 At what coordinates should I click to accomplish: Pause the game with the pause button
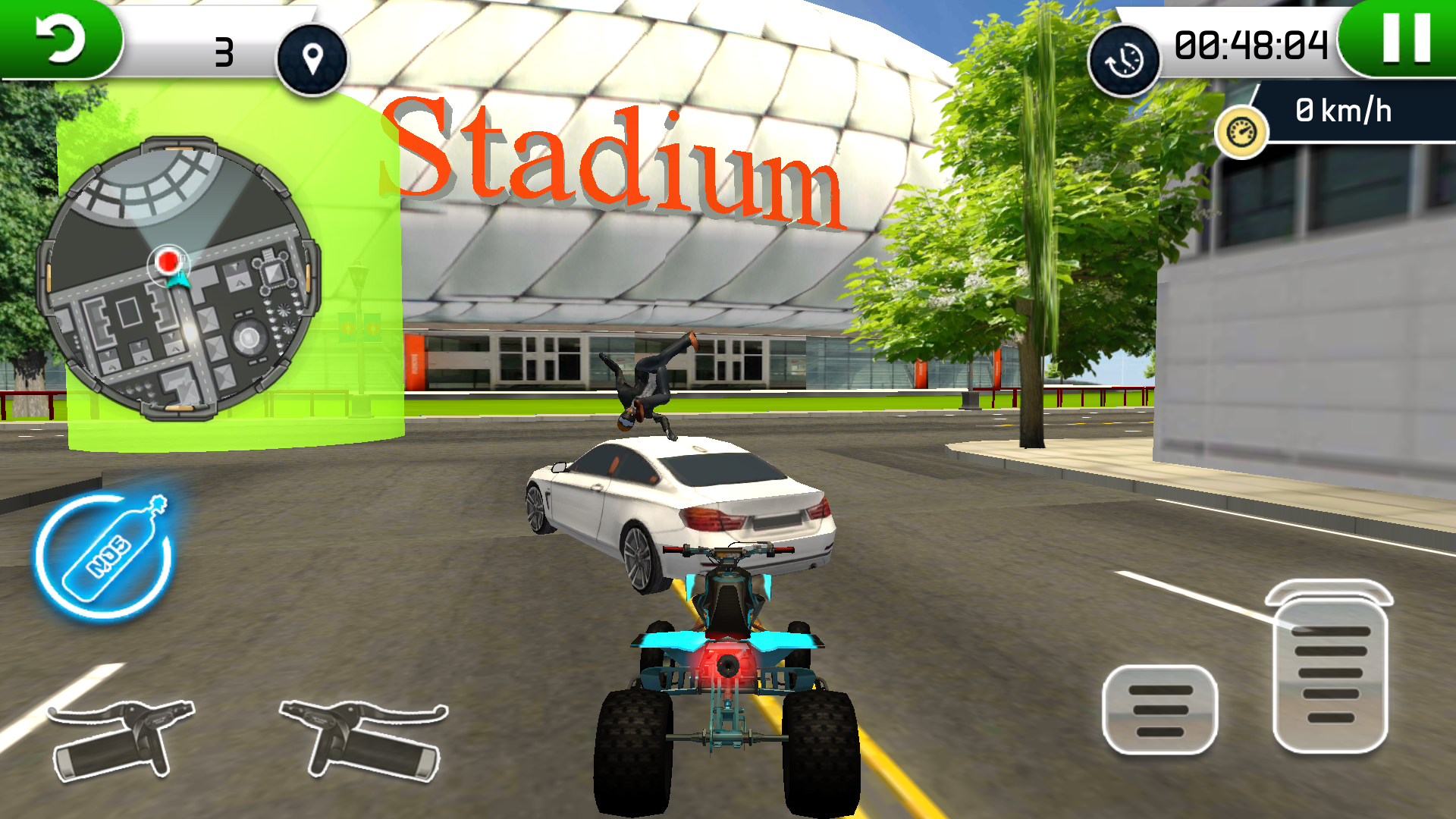(1406, 38)
